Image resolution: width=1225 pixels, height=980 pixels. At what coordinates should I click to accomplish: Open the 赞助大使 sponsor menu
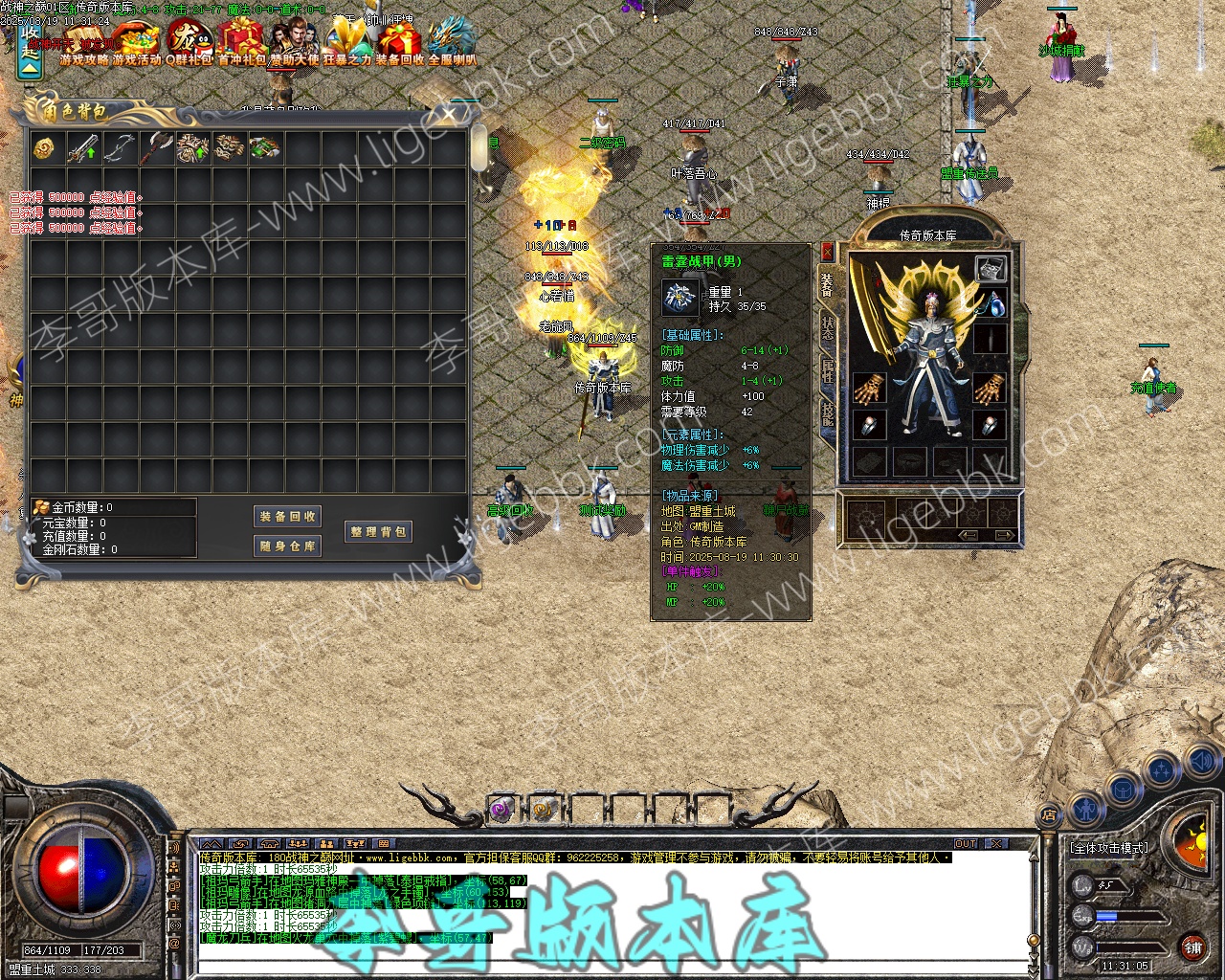tap(294, 43)
